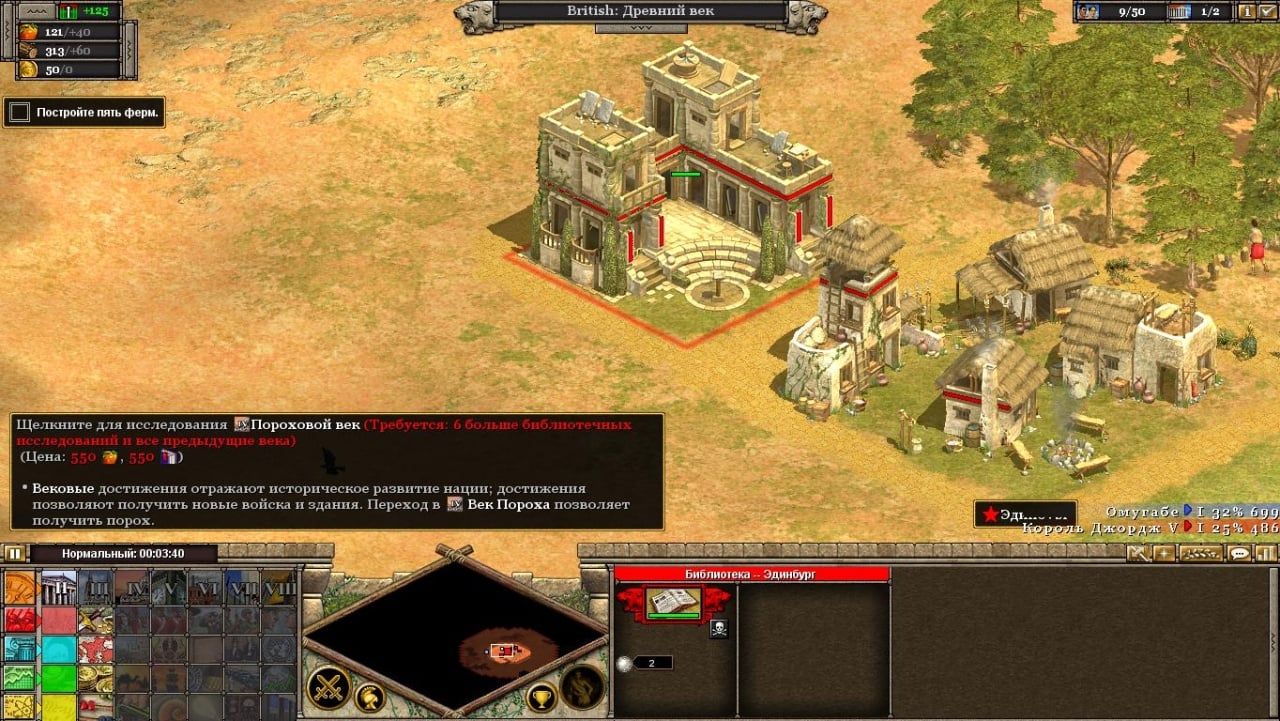Viewport: 1280px width, 721px height.
Task: Select the yellow Science research category
Action: (20, 707)
